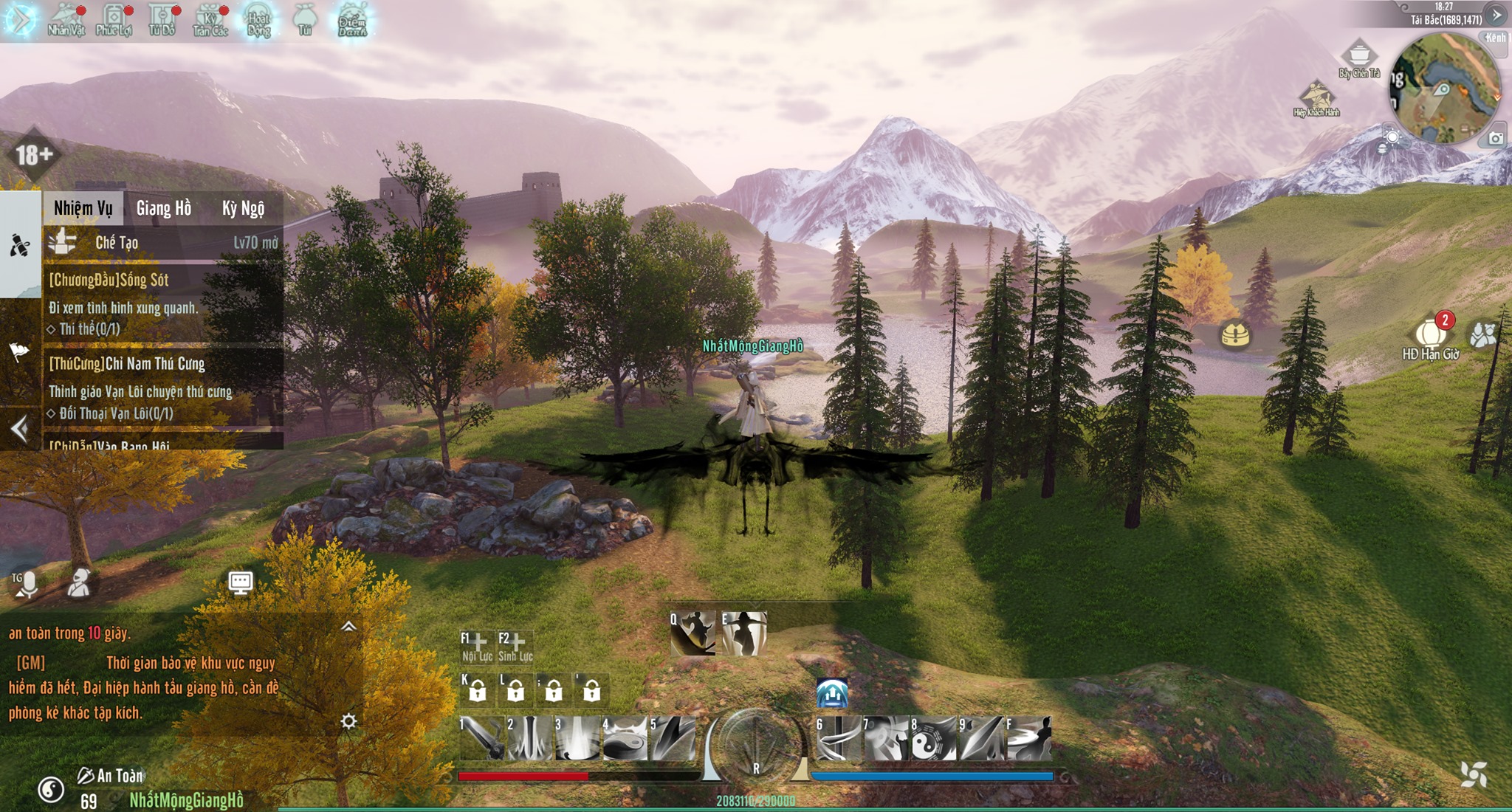The image size is (1512, 812).
Task: Use the yin-yang skill in slot 8
Action: [932, 738]
